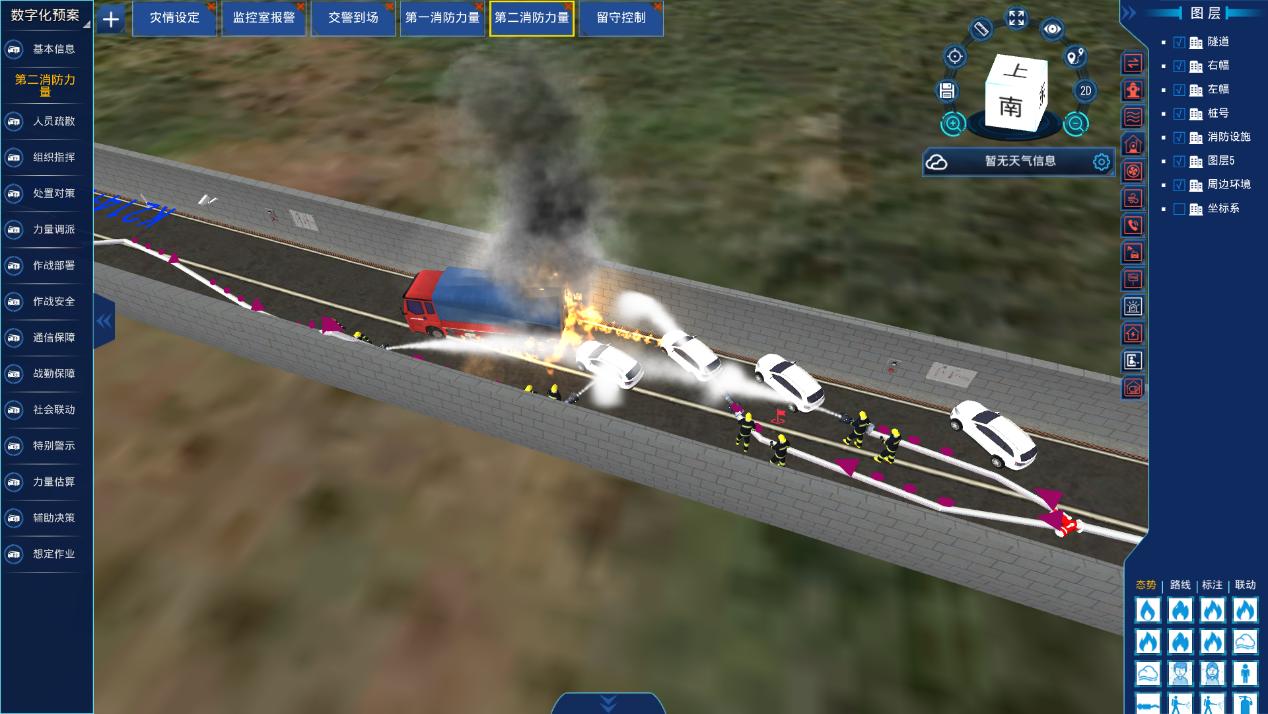The height and width of the screenshot is (714, 1268).
Task: Click the red fire hydrant toolbar icon
Action: tap(1133, 90)
